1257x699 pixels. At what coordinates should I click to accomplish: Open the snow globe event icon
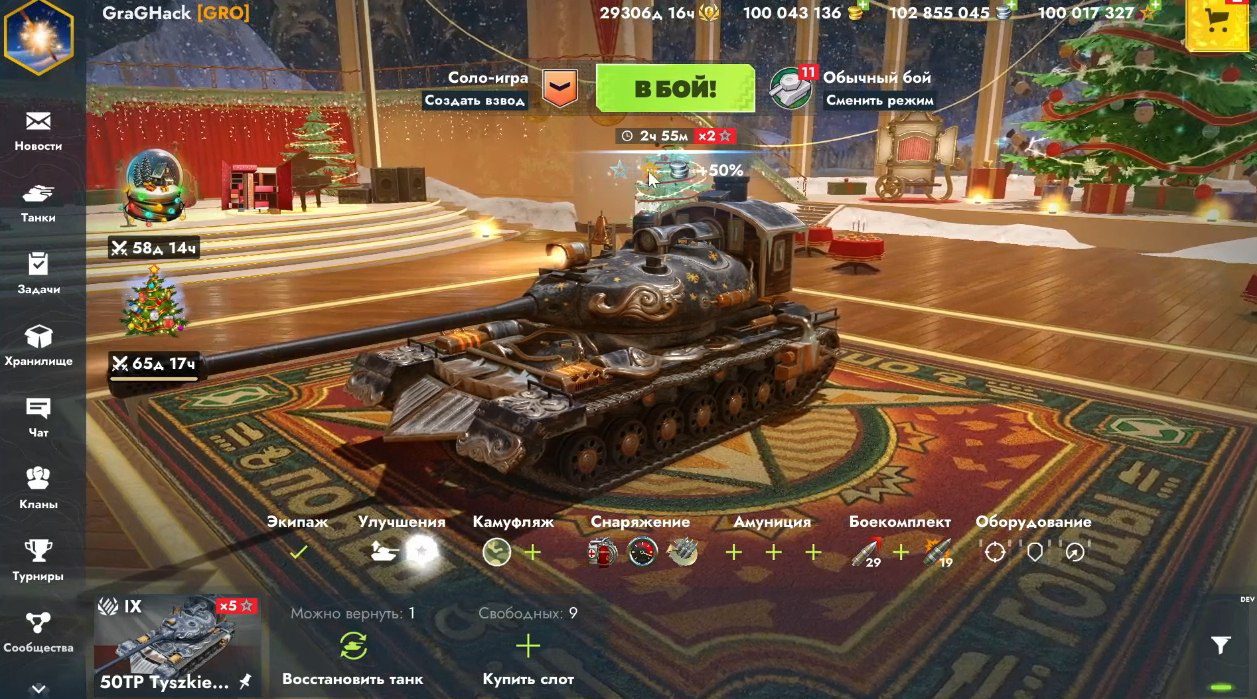coord(151,190)
